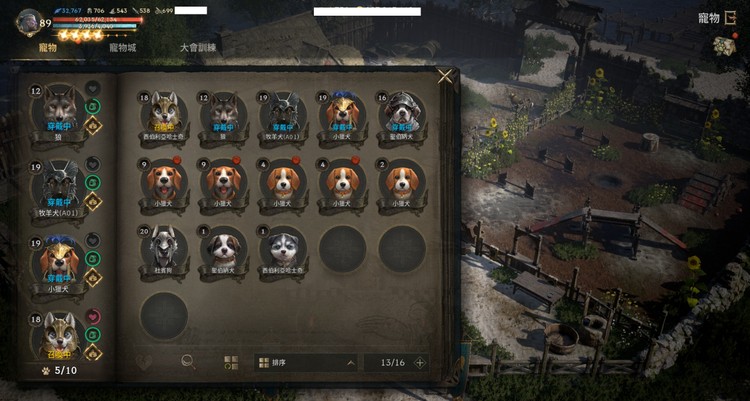The height and width of the screenshot is (401, 750).
Task: Close the pet book window
Action: [445, 75]
